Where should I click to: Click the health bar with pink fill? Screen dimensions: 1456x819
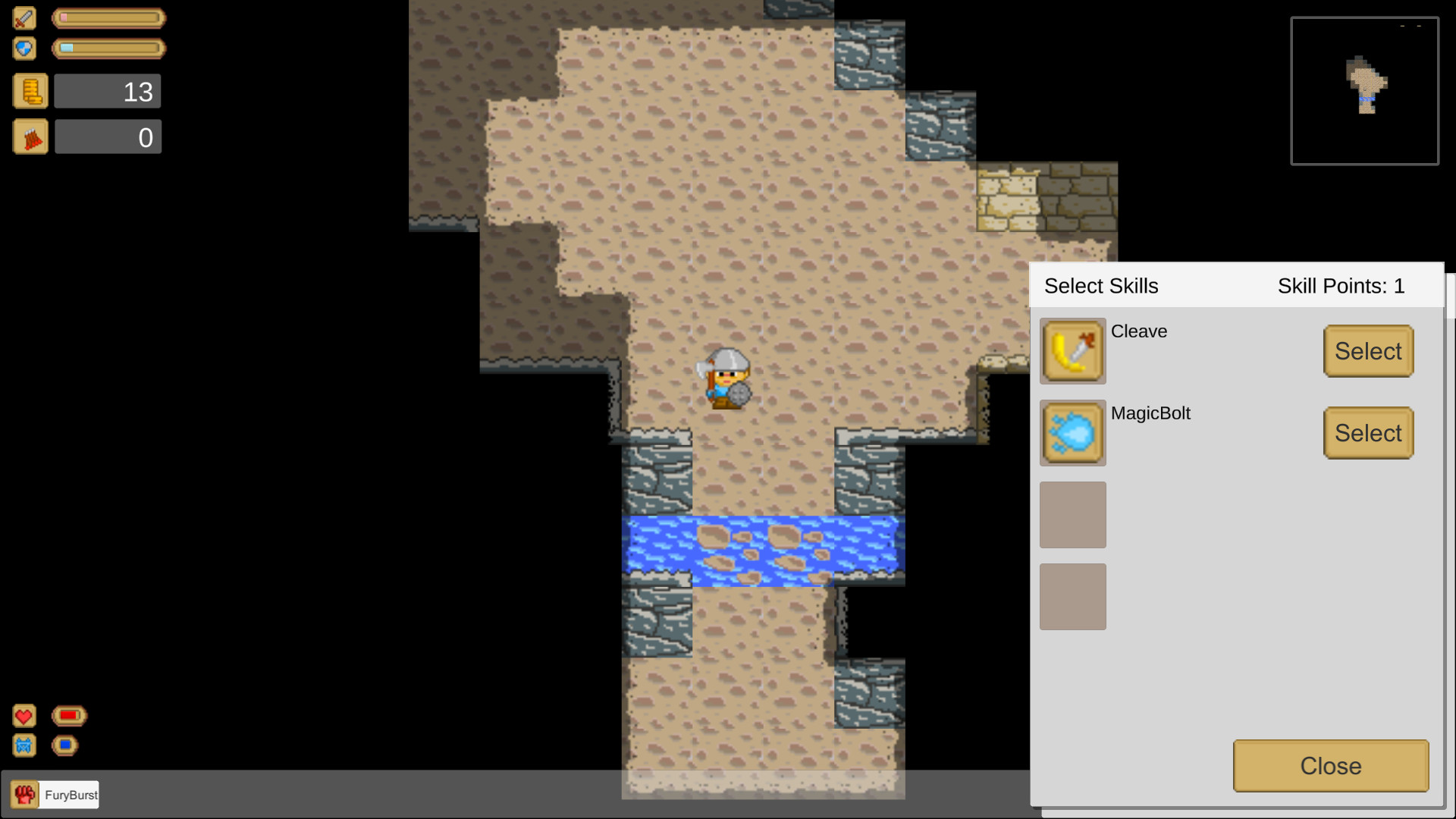[x=108, y=18]
